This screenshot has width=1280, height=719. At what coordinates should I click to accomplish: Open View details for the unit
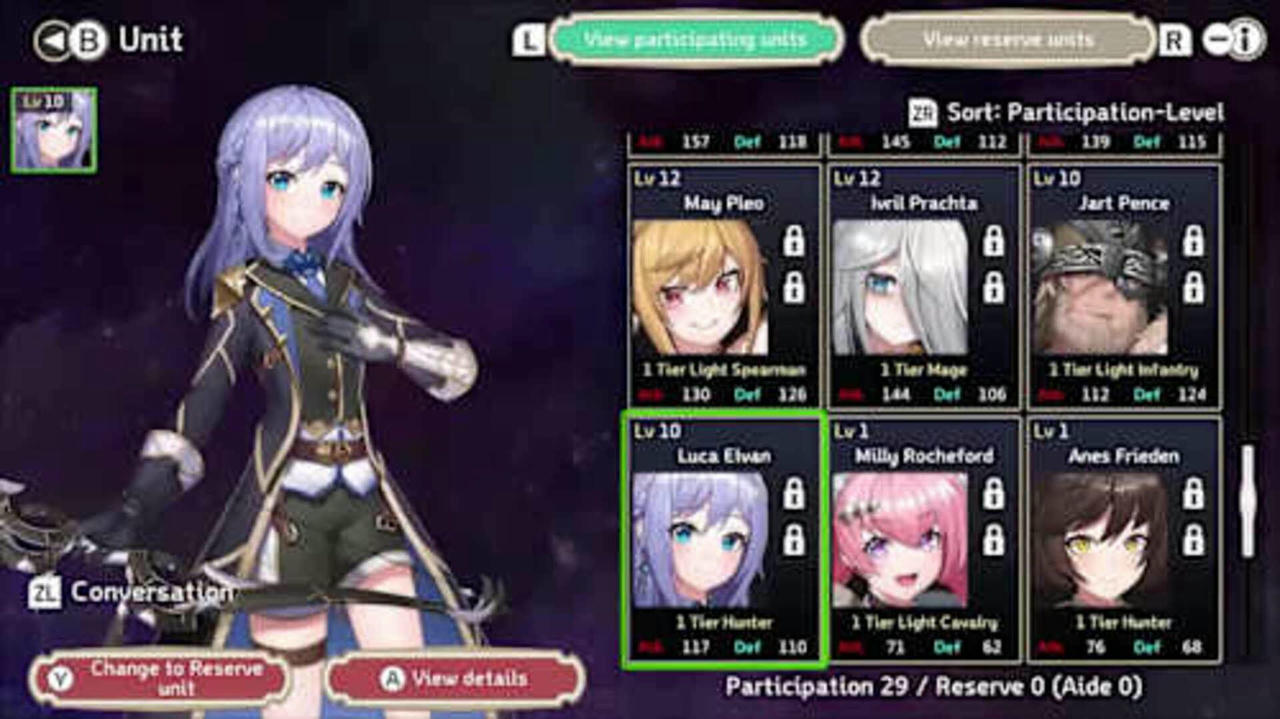[x=455, y=679]
